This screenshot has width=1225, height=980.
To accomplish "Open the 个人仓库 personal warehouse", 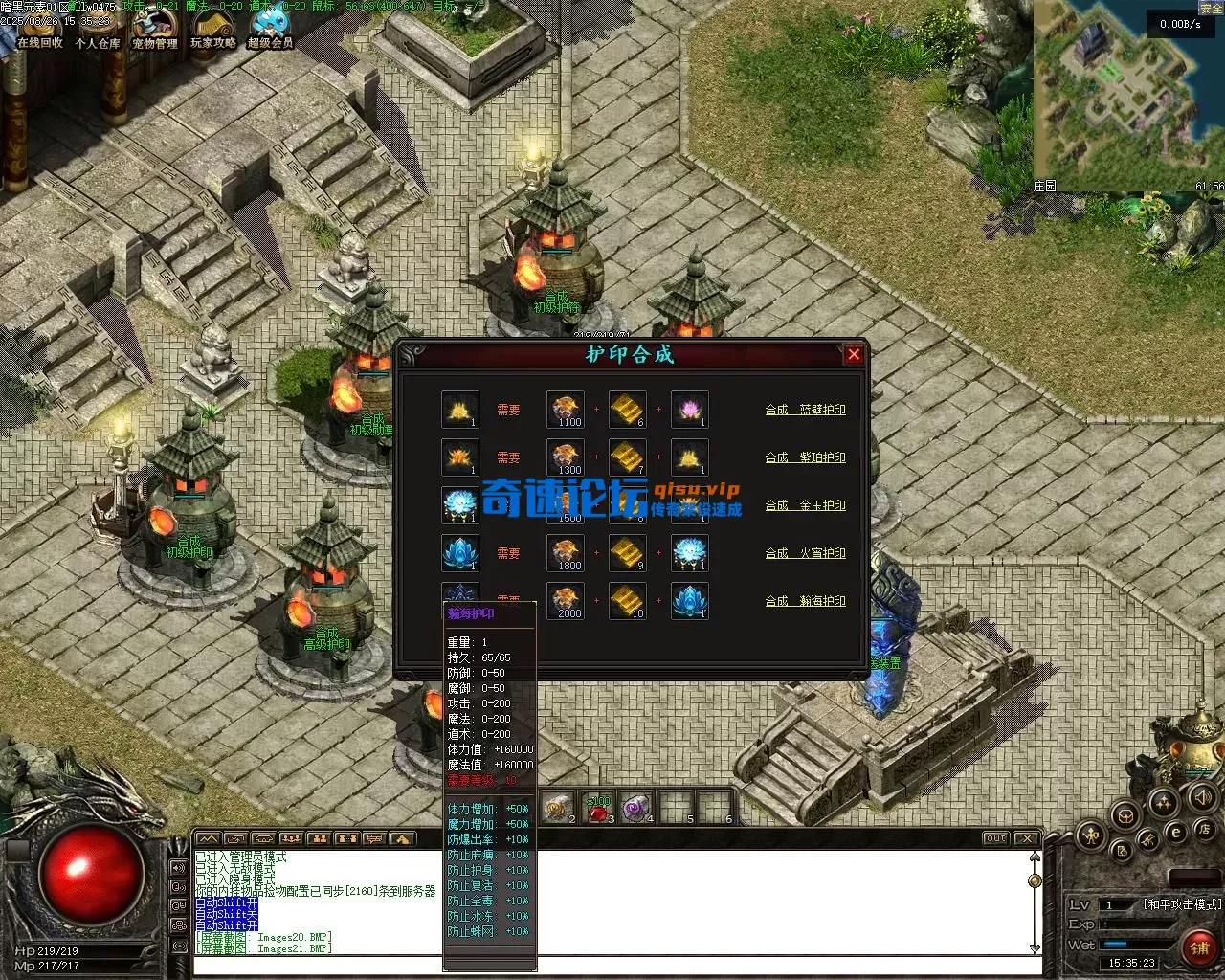I will click(98, 29).
